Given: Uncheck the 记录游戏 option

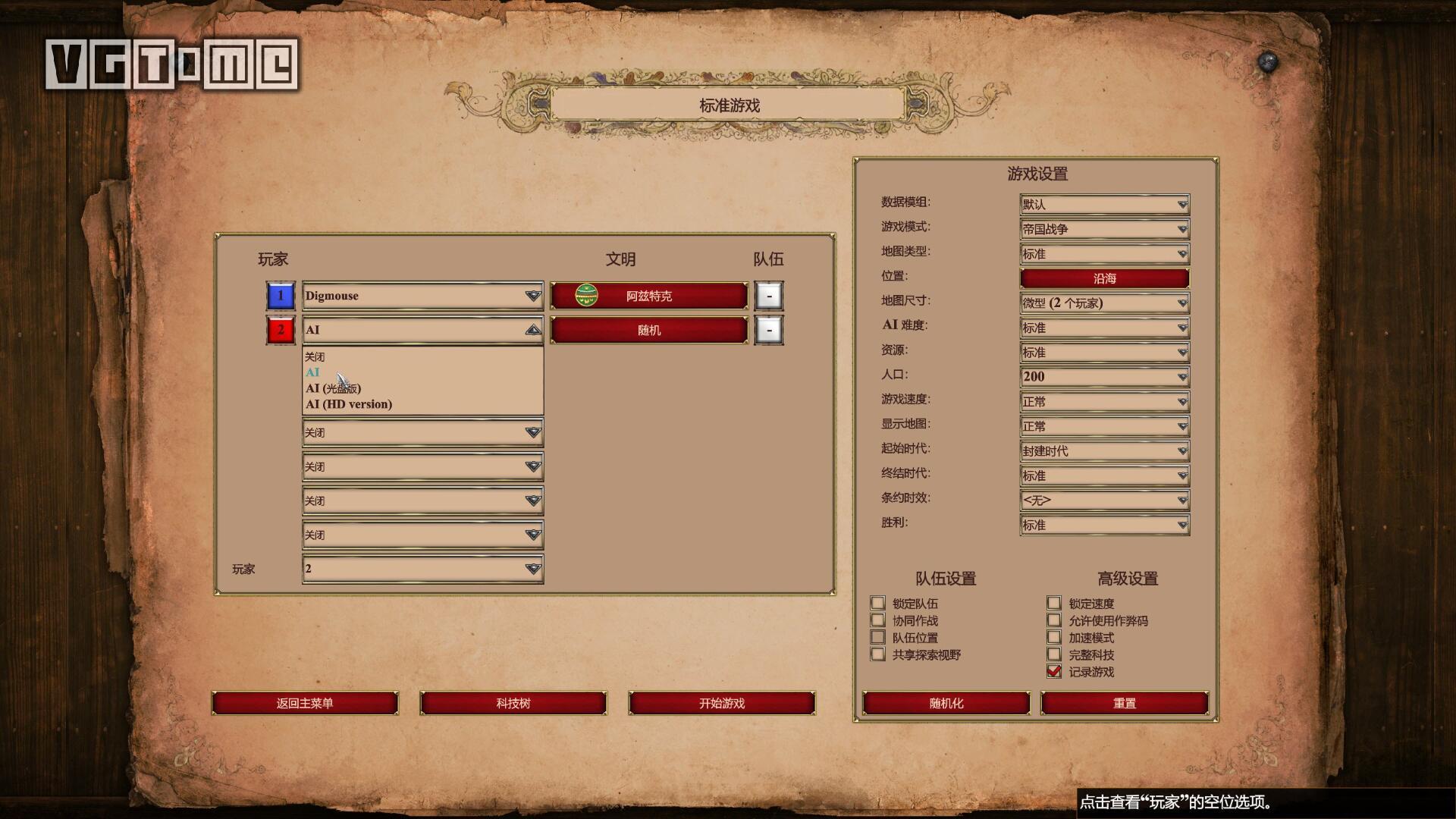Looking at the screenshot, I should [x=1053, y=670].
